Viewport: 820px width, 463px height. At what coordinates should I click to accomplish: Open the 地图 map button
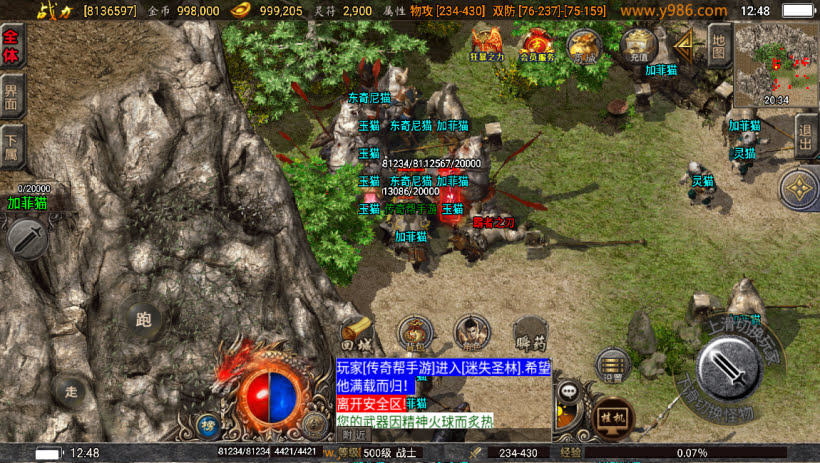click(x=718, y=44)
